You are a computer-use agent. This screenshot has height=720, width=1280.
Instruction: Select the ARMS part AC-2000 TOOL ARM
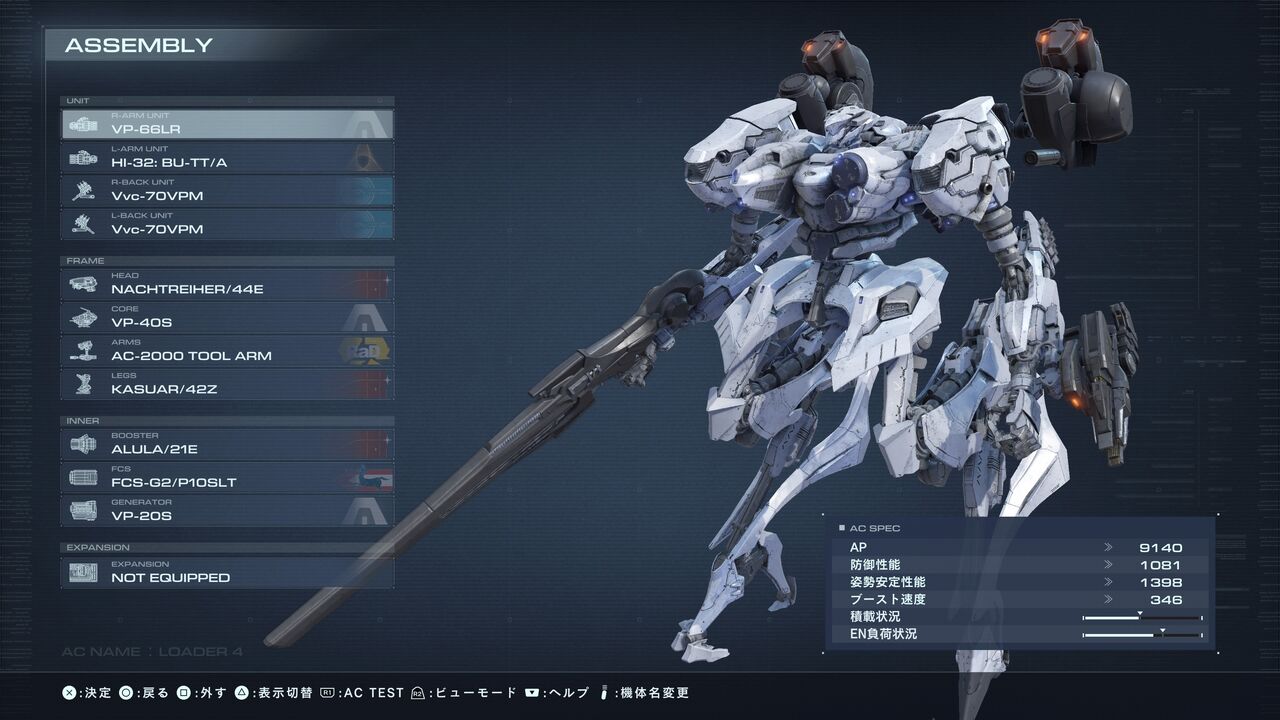coord(227,350)
